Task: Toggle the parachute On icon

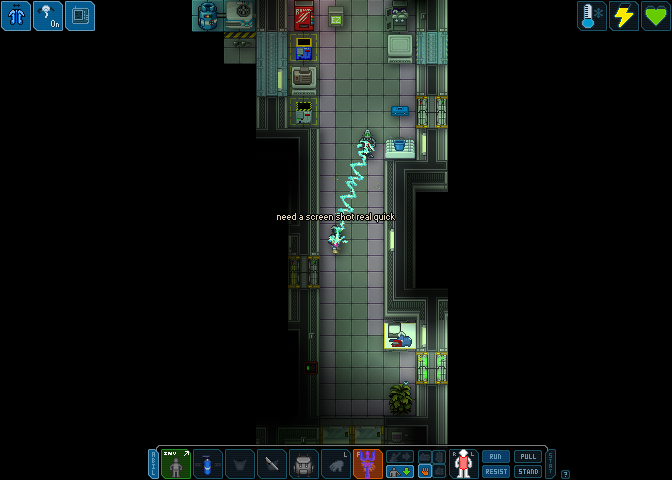Action: coord(48,16)
